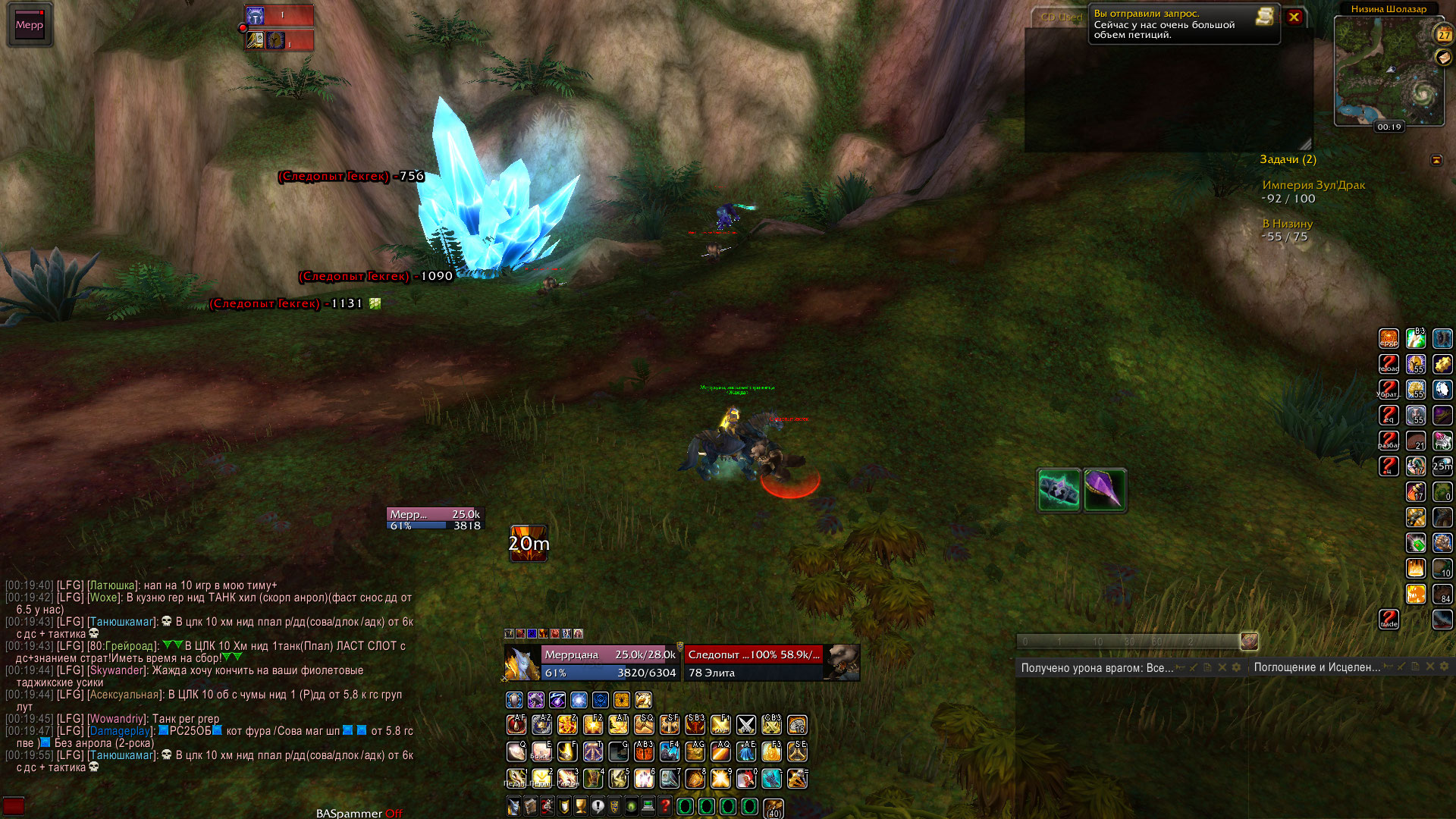
Task: Open the red question mark help button
Action: point(665,806)
